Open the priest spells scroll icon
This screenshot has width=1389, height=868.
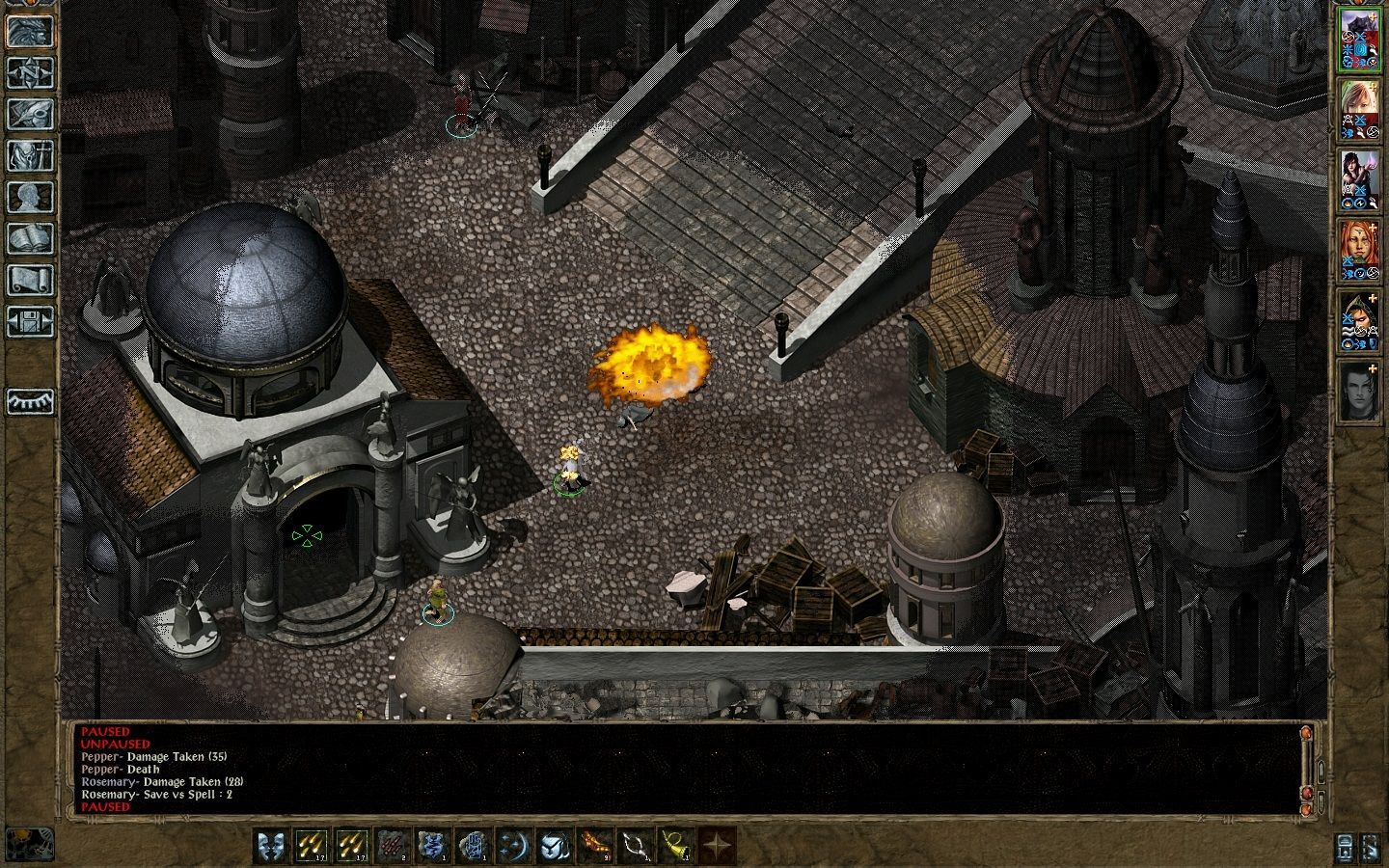[31, 280]
